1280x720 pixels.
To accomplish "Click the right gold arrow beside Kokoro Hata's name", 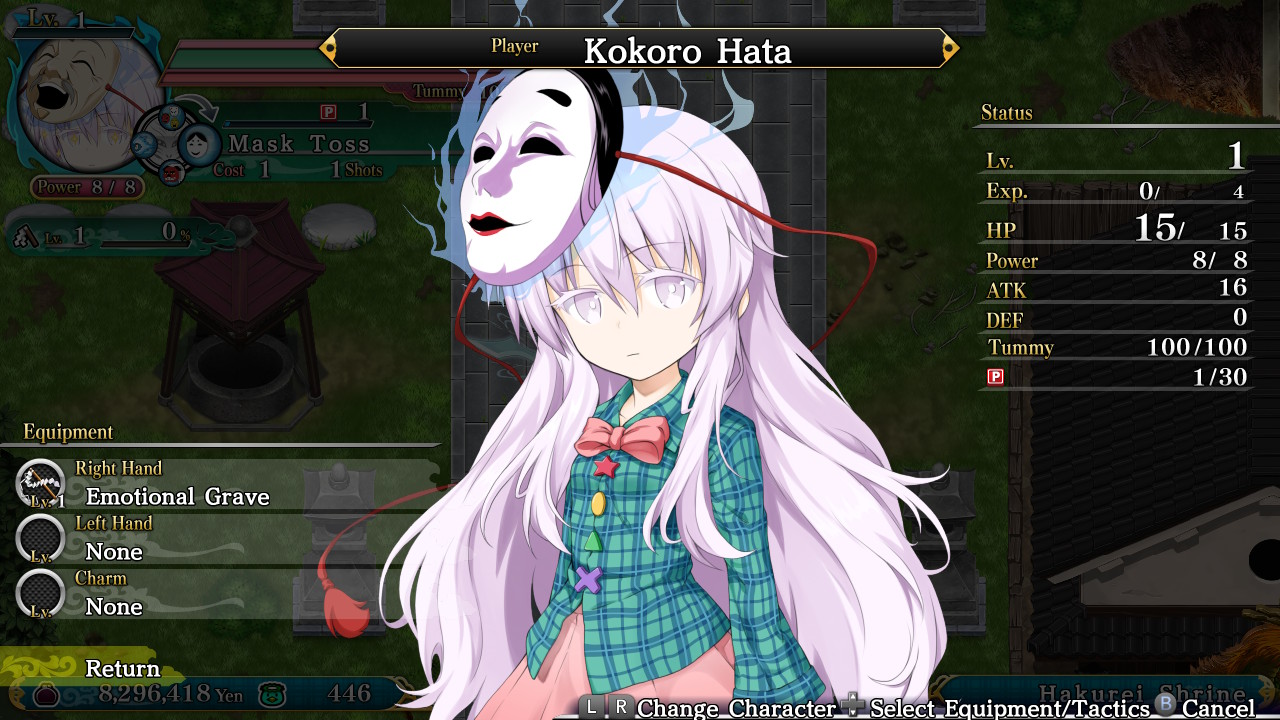I will (x=949, y=46).
